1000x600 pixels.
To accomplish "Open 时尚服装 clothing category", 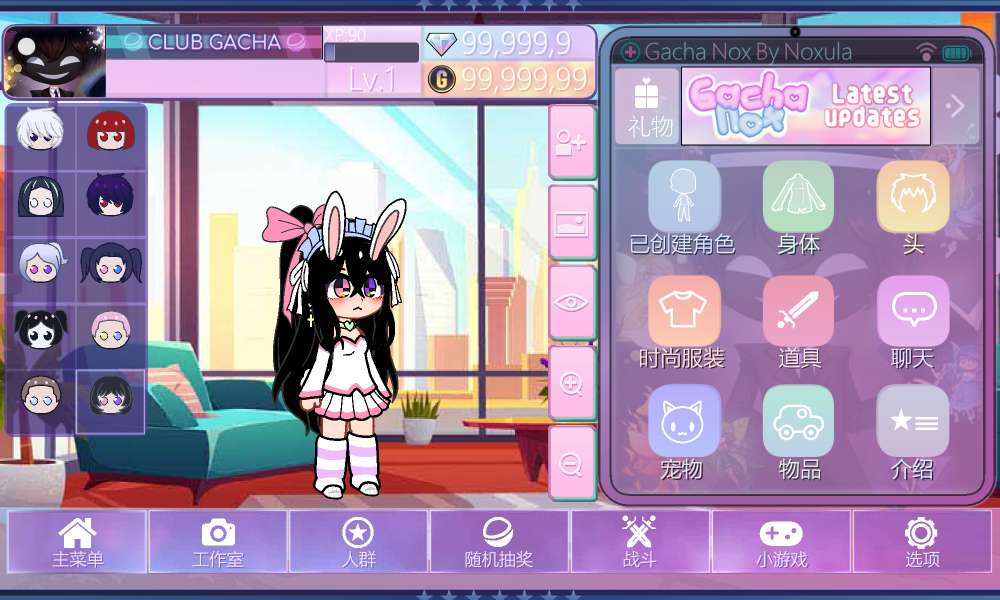I will (683, 312).
